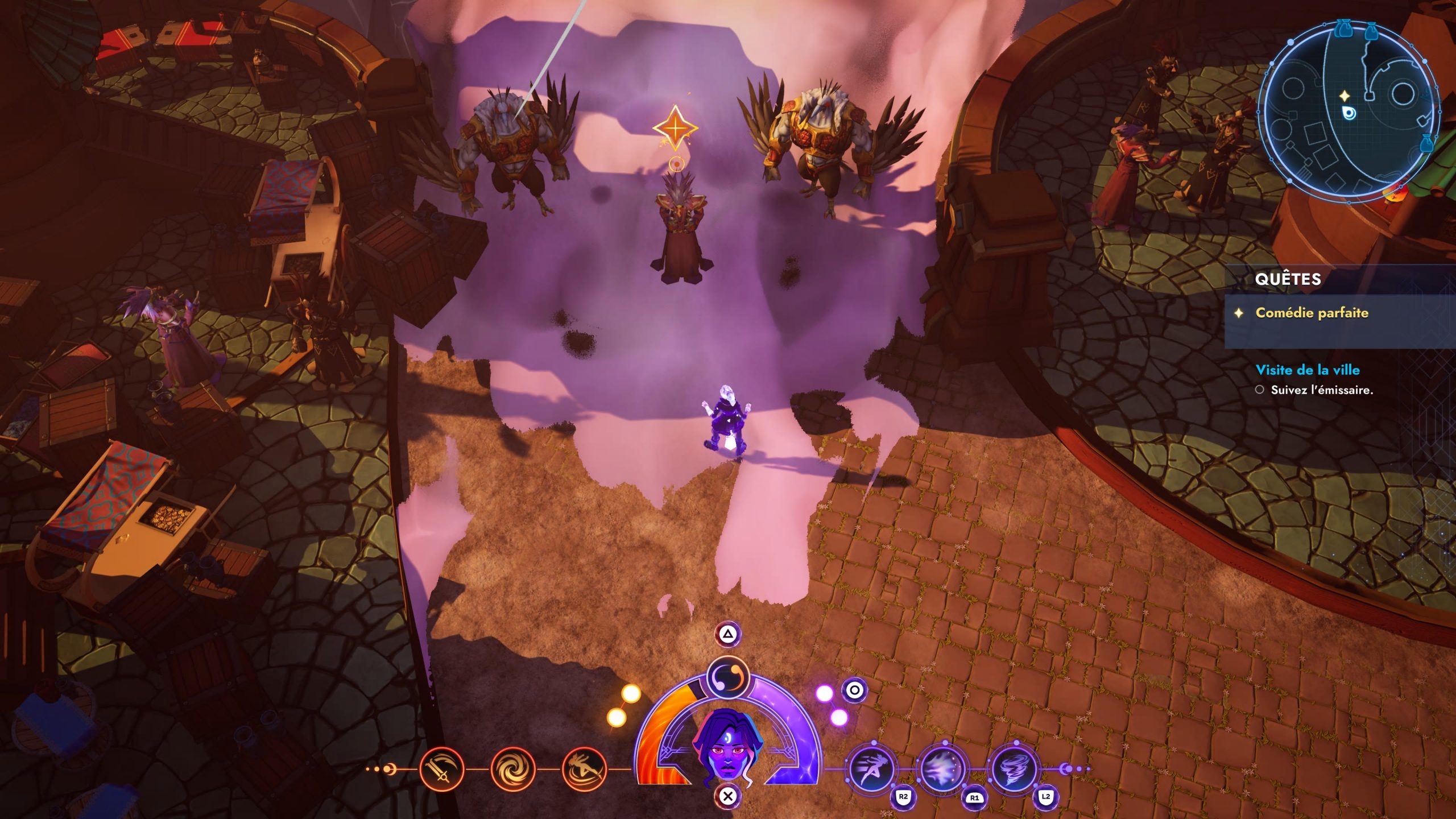The width and height of the screenshot is (1456, 819).
Task: Select the Comédie parfaite quest entry
Action: 1312,313
